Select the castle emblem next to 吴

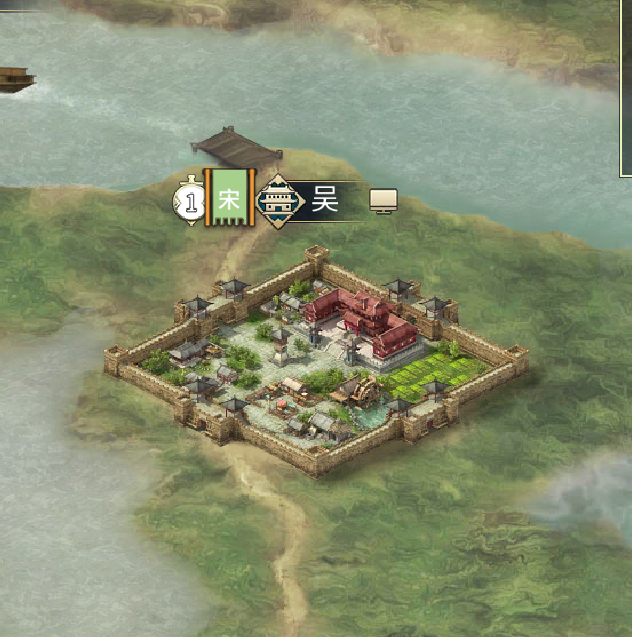[x=280, y=201]
